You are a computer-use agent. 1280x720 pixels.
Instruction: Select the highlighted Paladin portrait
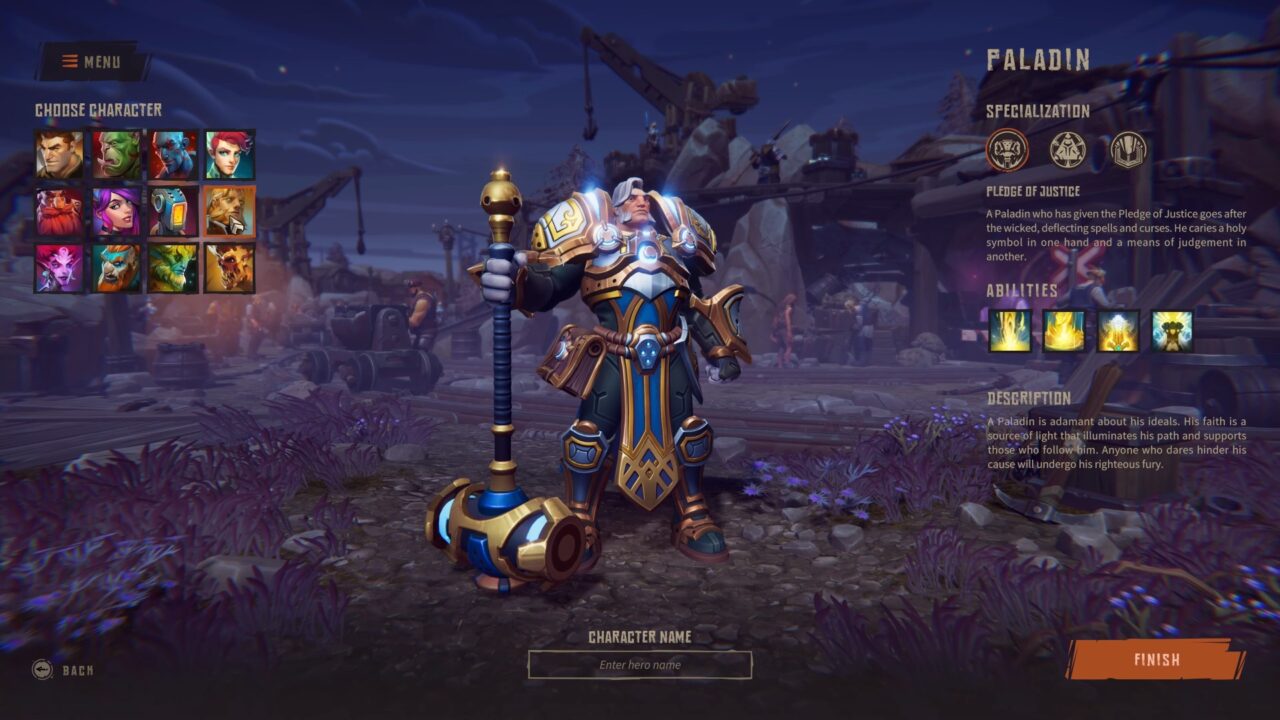click(230, 211)
